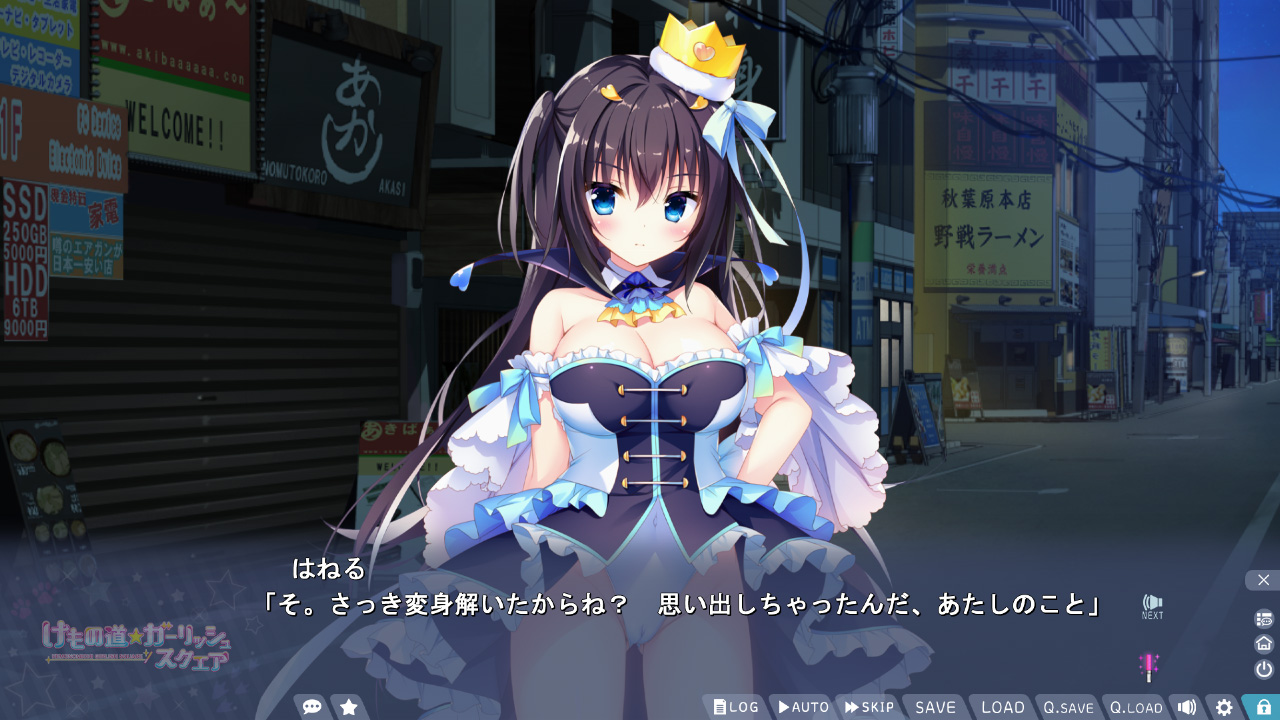Open the backlog with the LOG button

[736, 707]
